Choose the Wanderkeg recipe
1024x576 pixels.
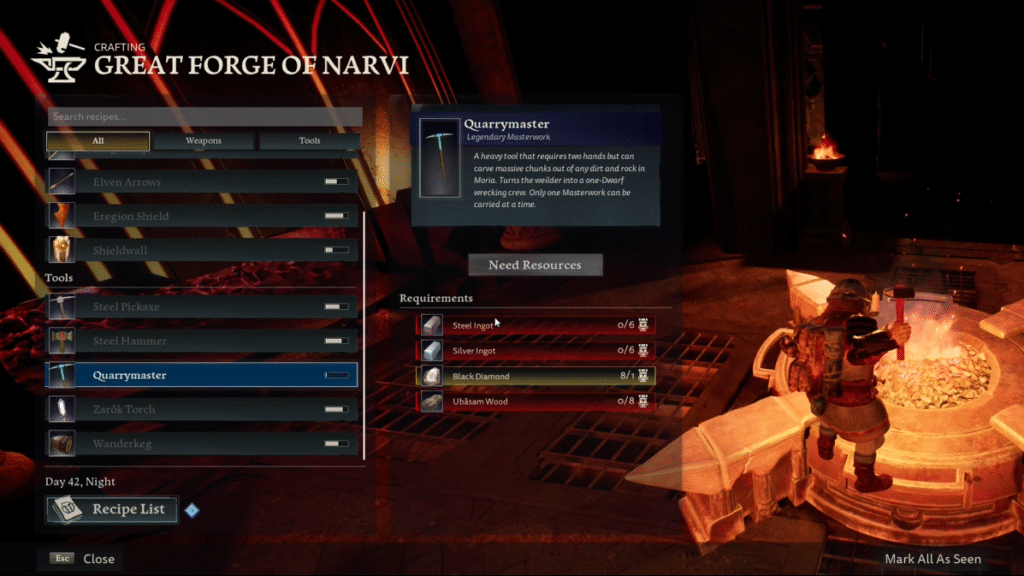[x=202, y=443]
